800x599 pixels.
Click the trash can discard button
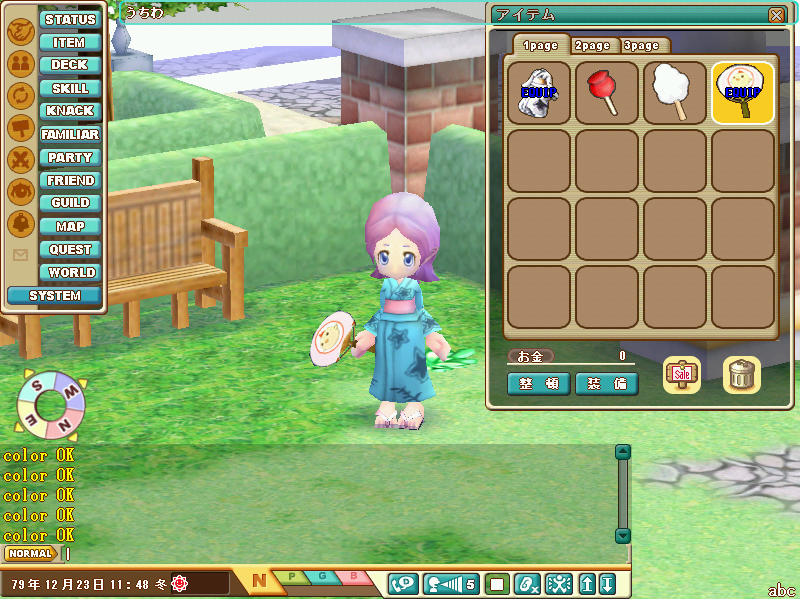(742, 374)
